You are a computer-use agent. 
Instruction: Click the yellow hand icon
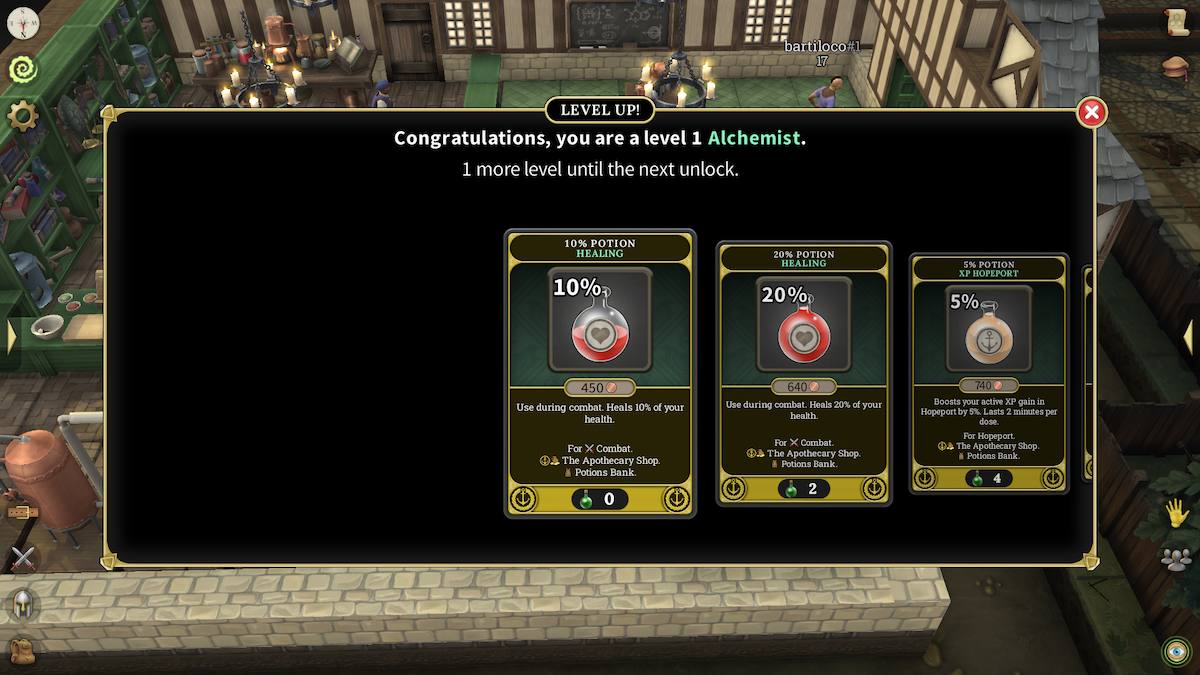1177,513
